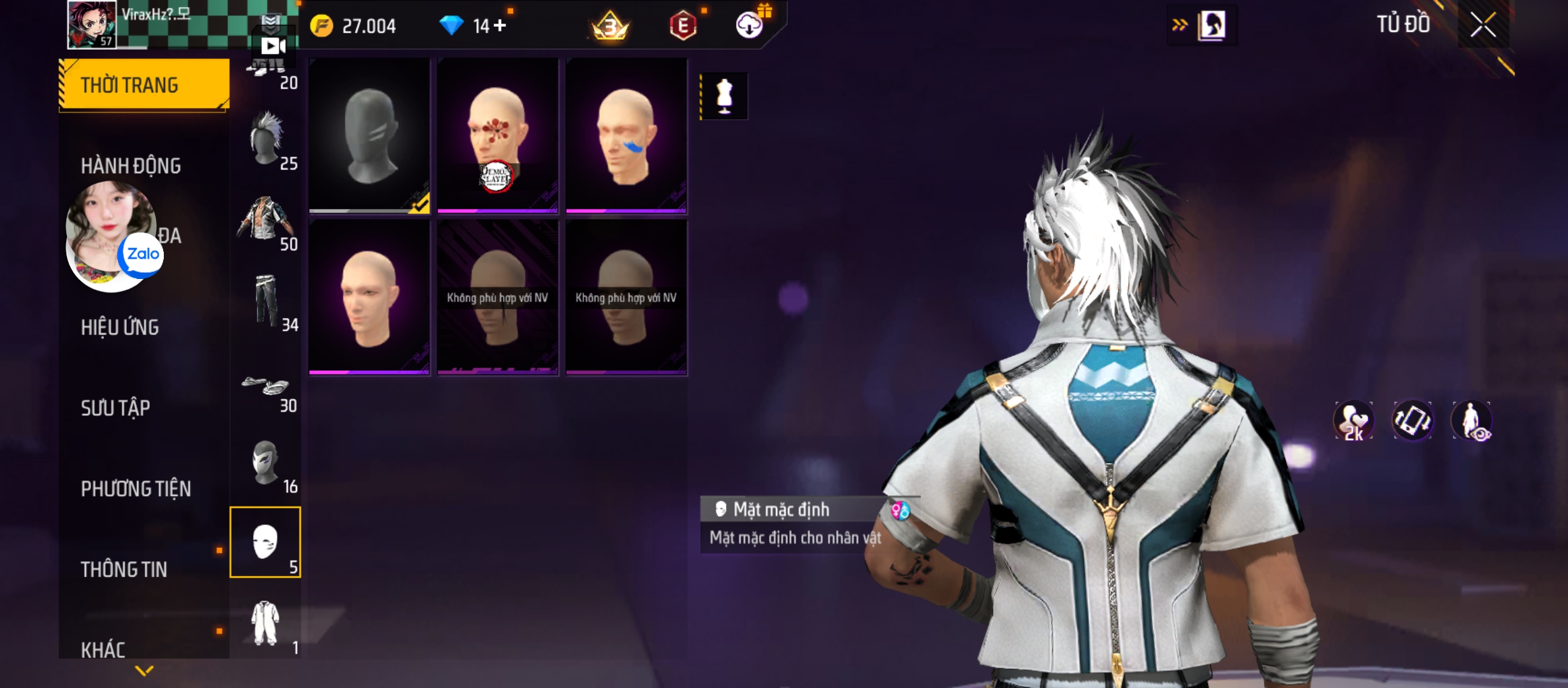Screen dimensions: 1568x688
Task: Show the pants category items
Action: click(266, 301)
